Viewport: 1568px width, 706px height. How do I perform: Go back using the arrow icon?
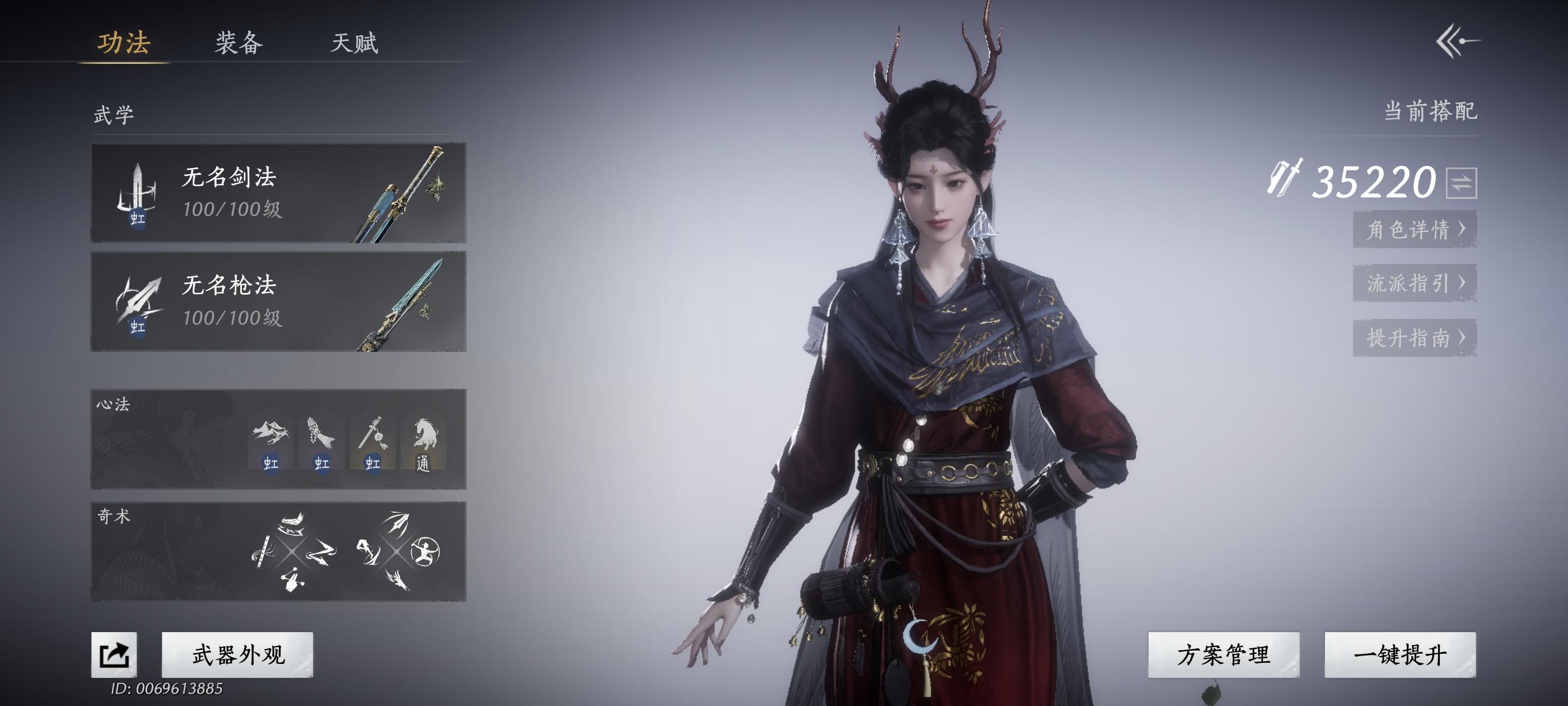[x=1457, y=41]
